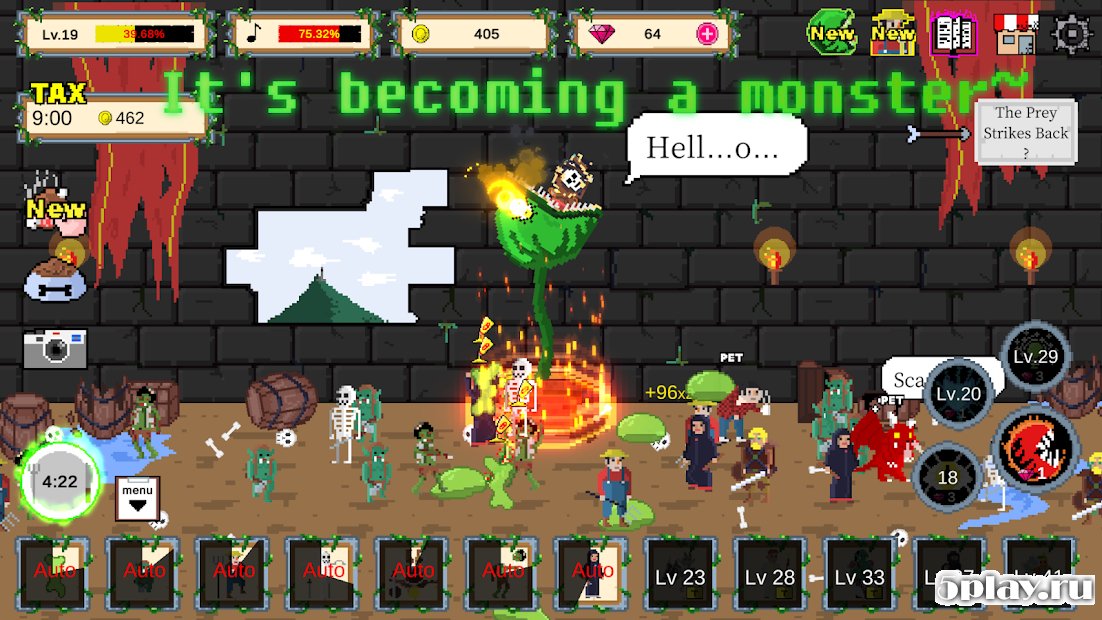This screenshot has height=620, width=1102.
Task: Tap the Lv.20 skill circle
Action: tap(958, 394)
